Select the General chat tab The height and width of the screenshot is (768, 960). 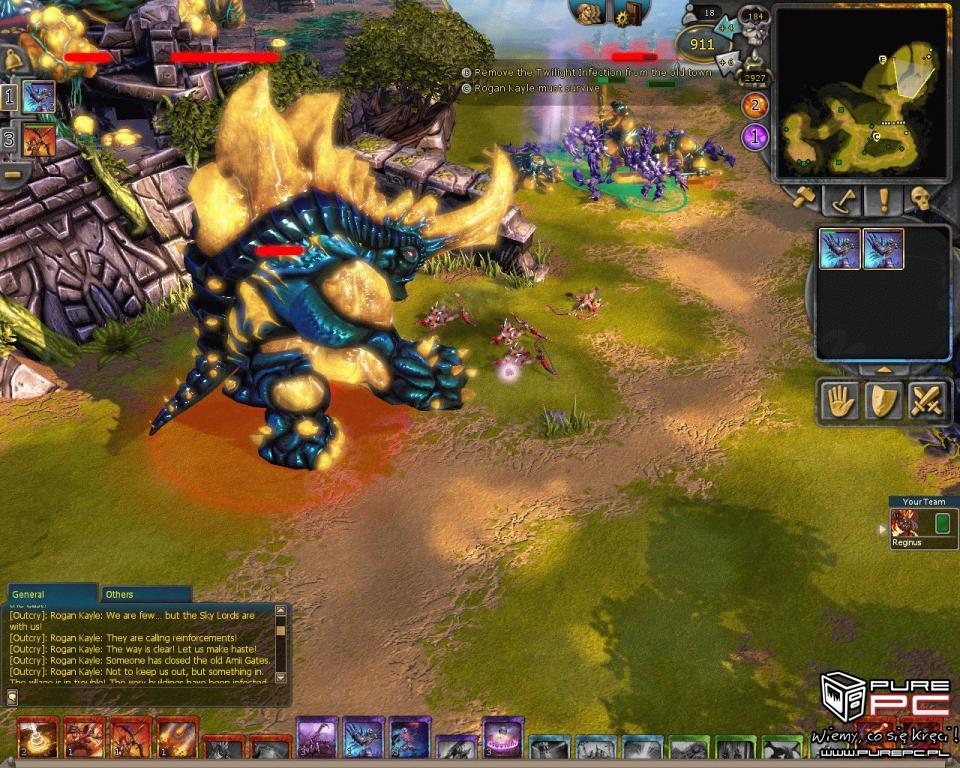(30, 594)
